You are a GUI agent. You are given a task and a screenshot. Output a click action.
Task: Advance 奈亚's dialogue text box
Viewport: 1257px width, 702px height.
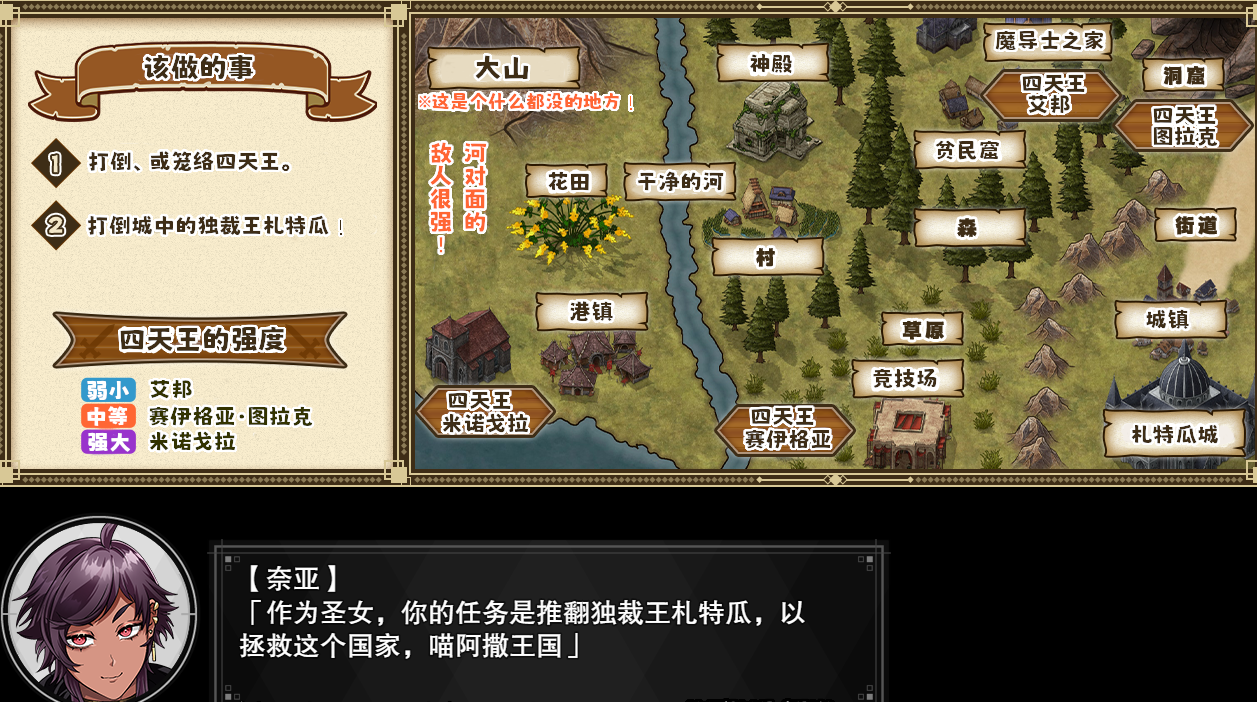tap(548, 620)
